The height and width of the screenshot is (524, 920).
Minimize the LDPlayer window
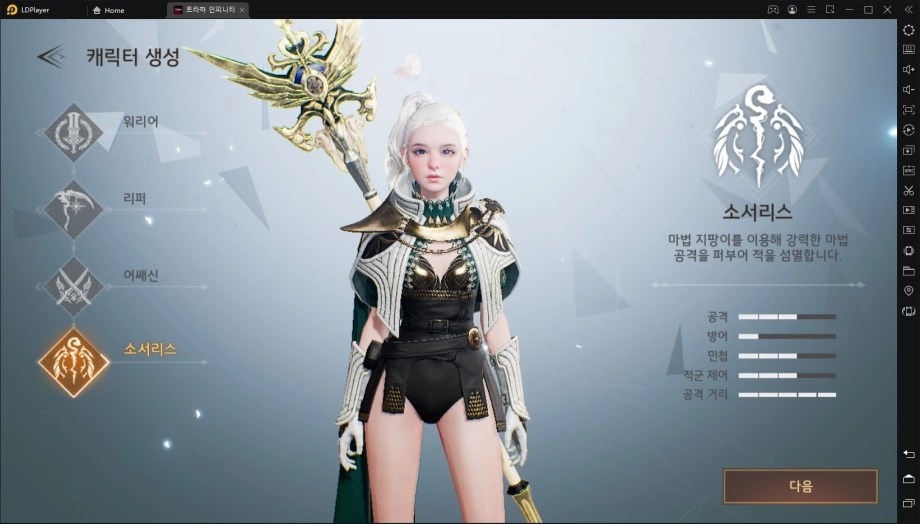click(848, 10)
